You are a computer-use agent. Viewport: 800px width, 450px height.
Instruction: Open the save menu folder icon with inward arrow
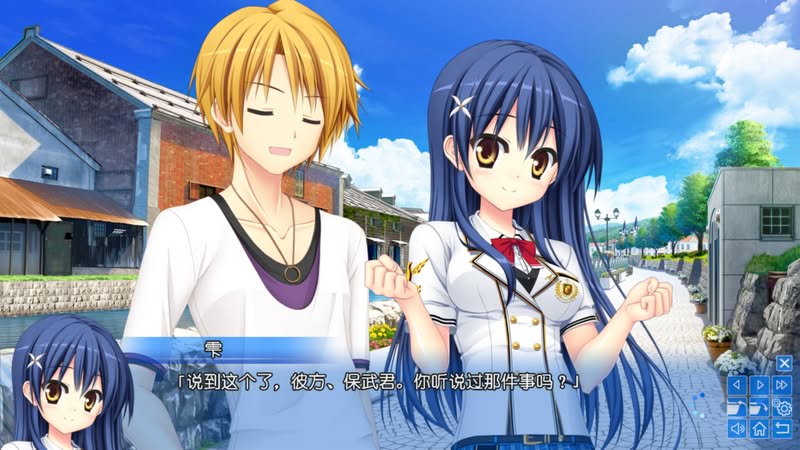click(737, 407)
